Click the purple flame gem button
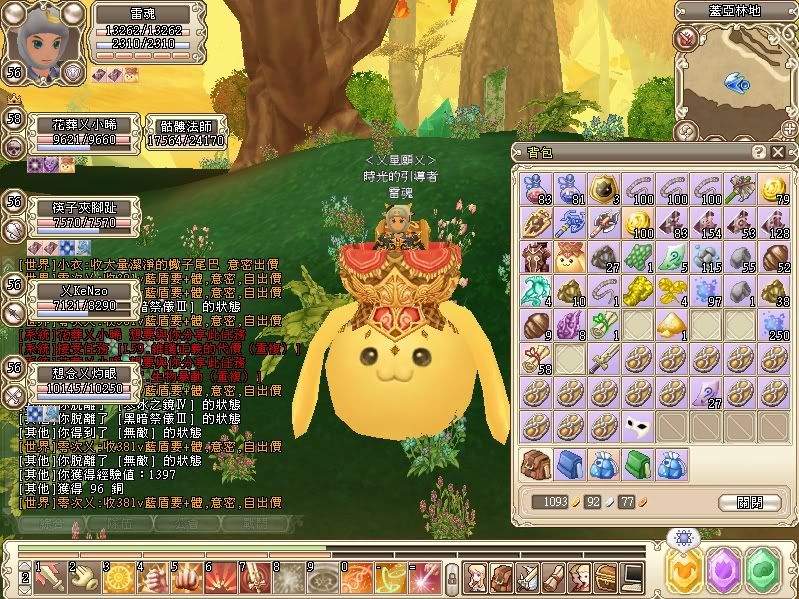Screen dimensions: 799x599 click(x=722, y=569)
